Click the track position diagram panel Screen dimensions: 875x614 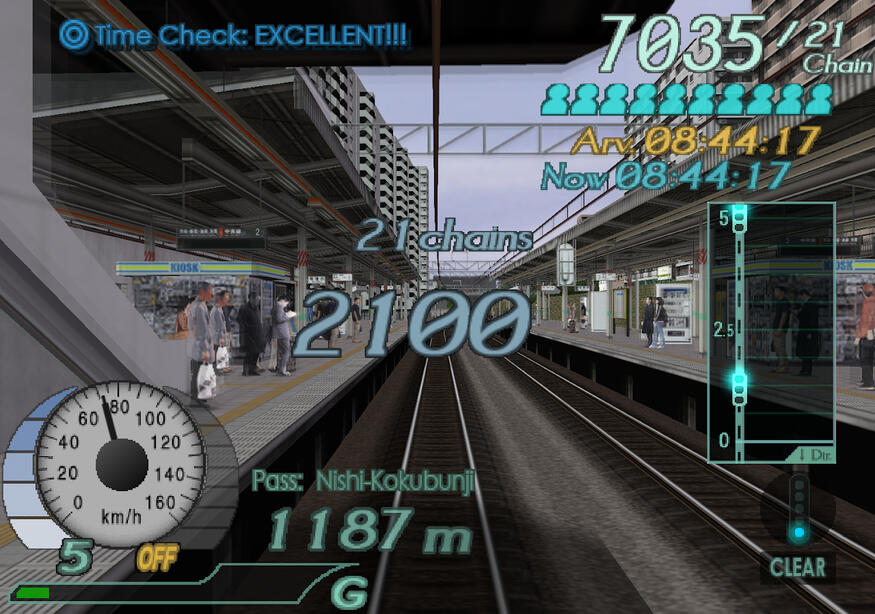(x=771, y=332)
